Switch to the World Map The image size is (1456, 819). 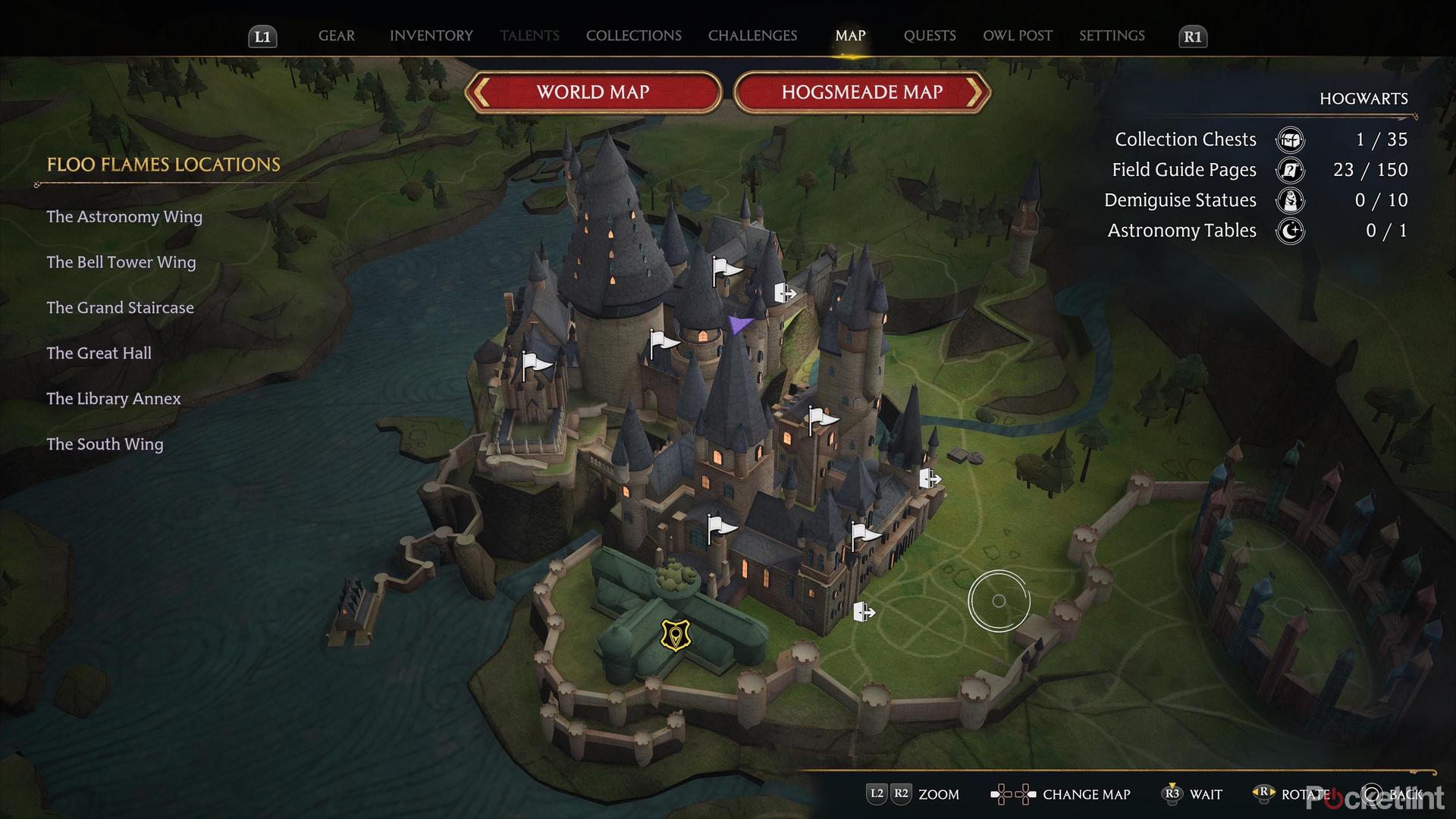[593, 93]
